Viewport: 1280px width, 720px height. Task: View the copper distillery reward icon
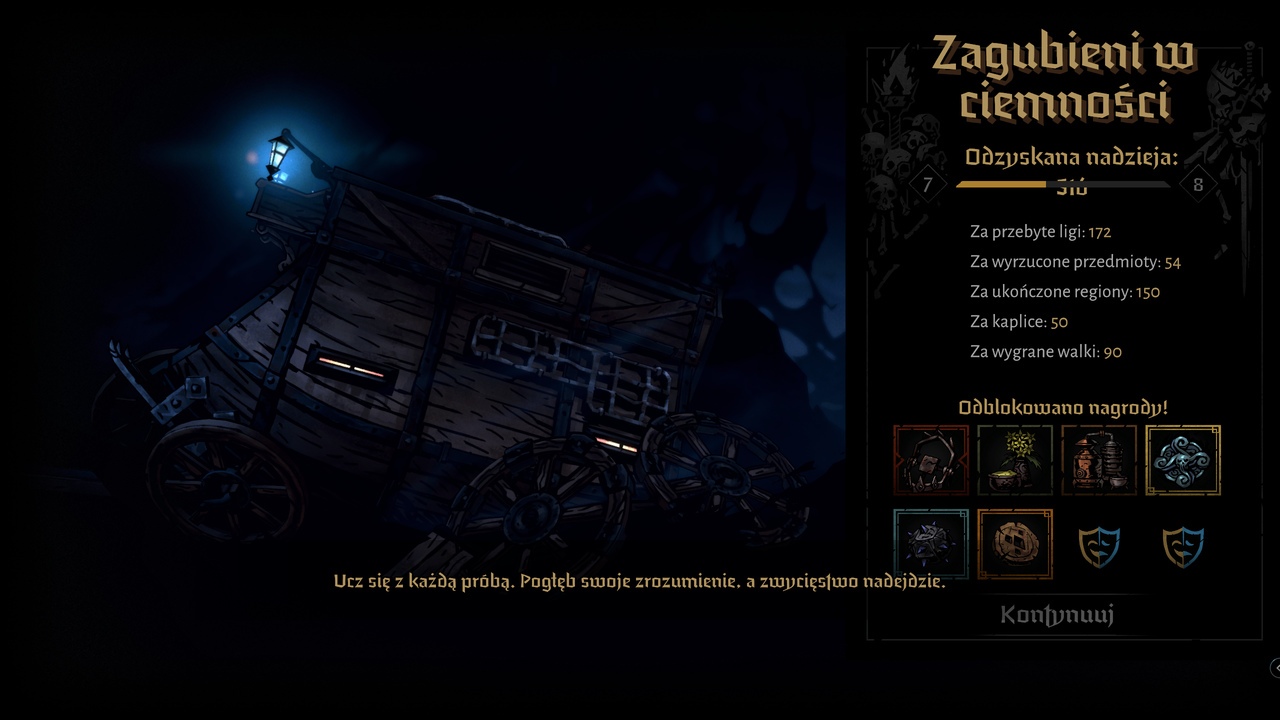tap(1099, 460)
